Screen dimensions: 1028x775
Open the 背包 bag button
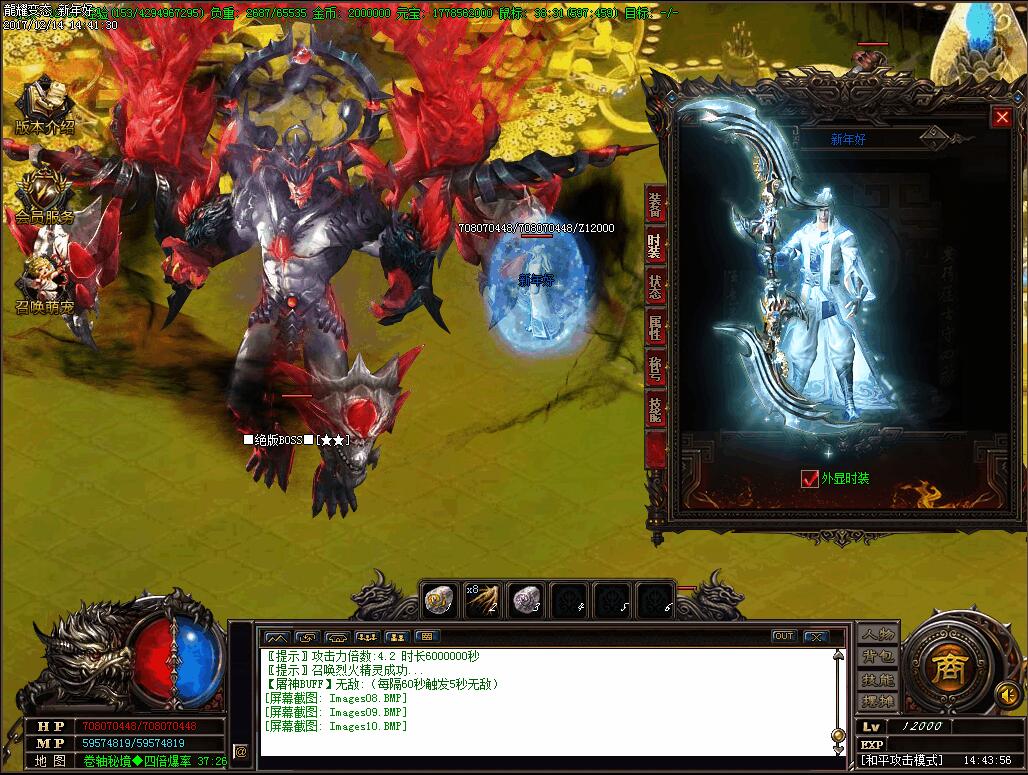coord(878,657)
